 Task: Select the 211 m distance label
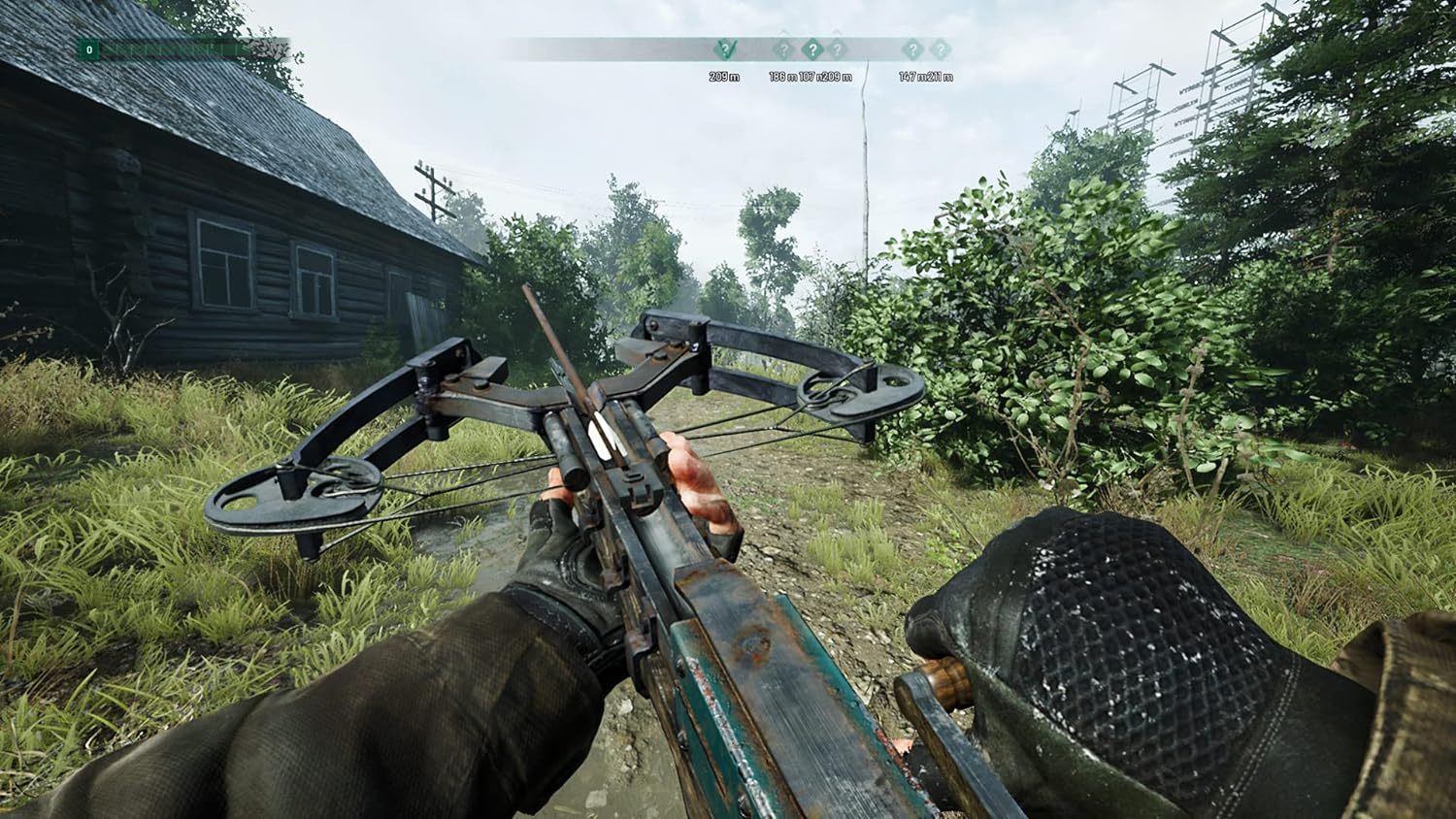coord(942,75)
